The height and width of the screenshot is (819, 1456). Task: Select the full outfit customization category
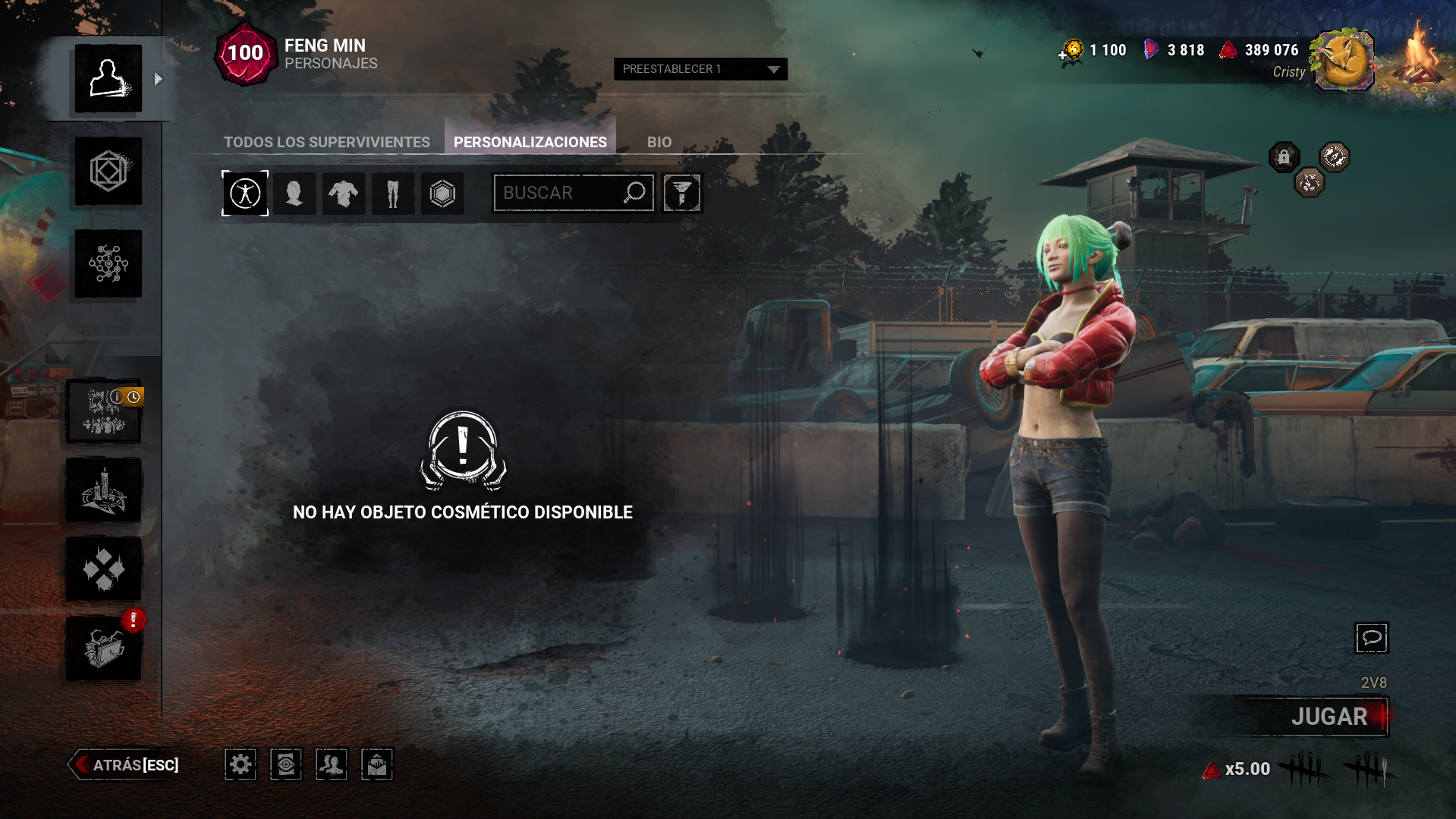pyautogui.click(x=244, y=193)
